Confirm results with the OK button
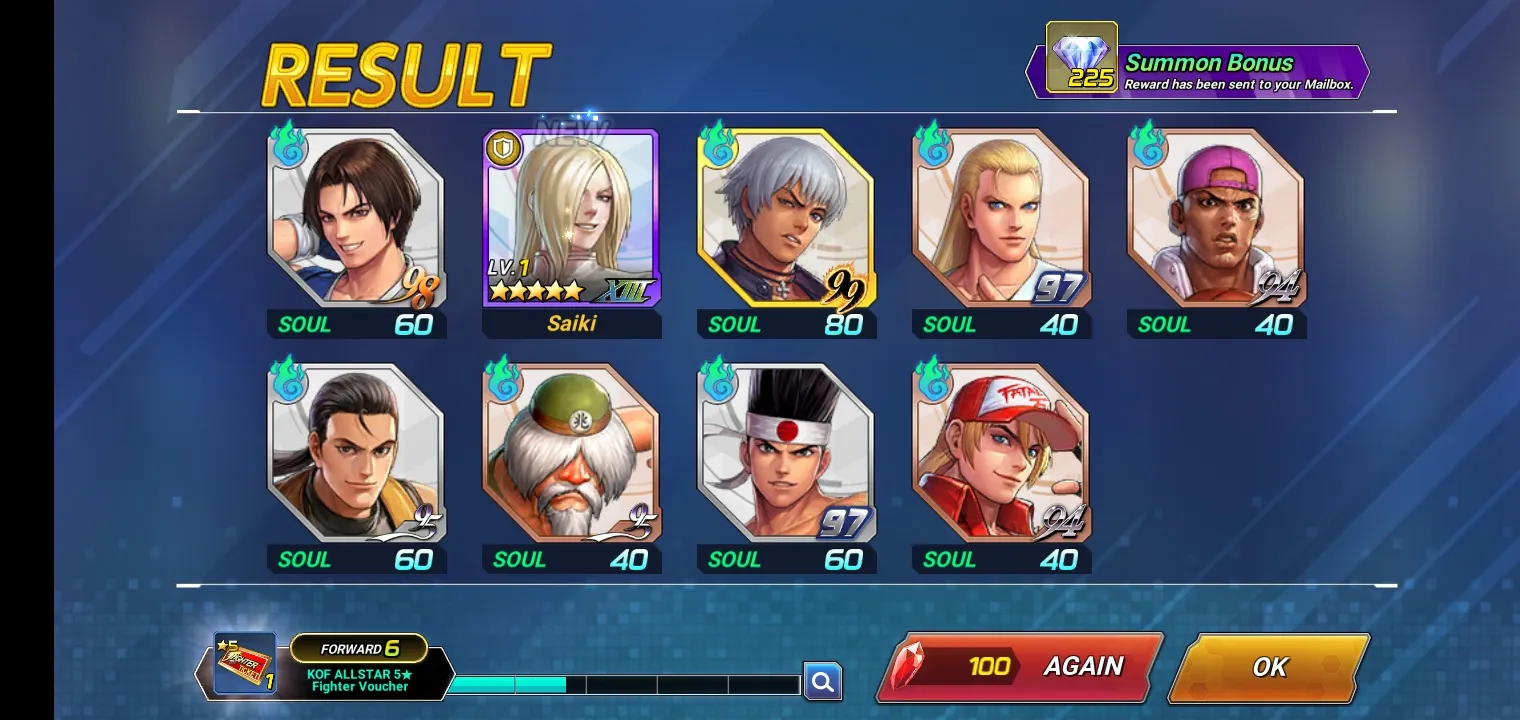This screenshot has height=720, width=1520. click(x=1268, y=667)
